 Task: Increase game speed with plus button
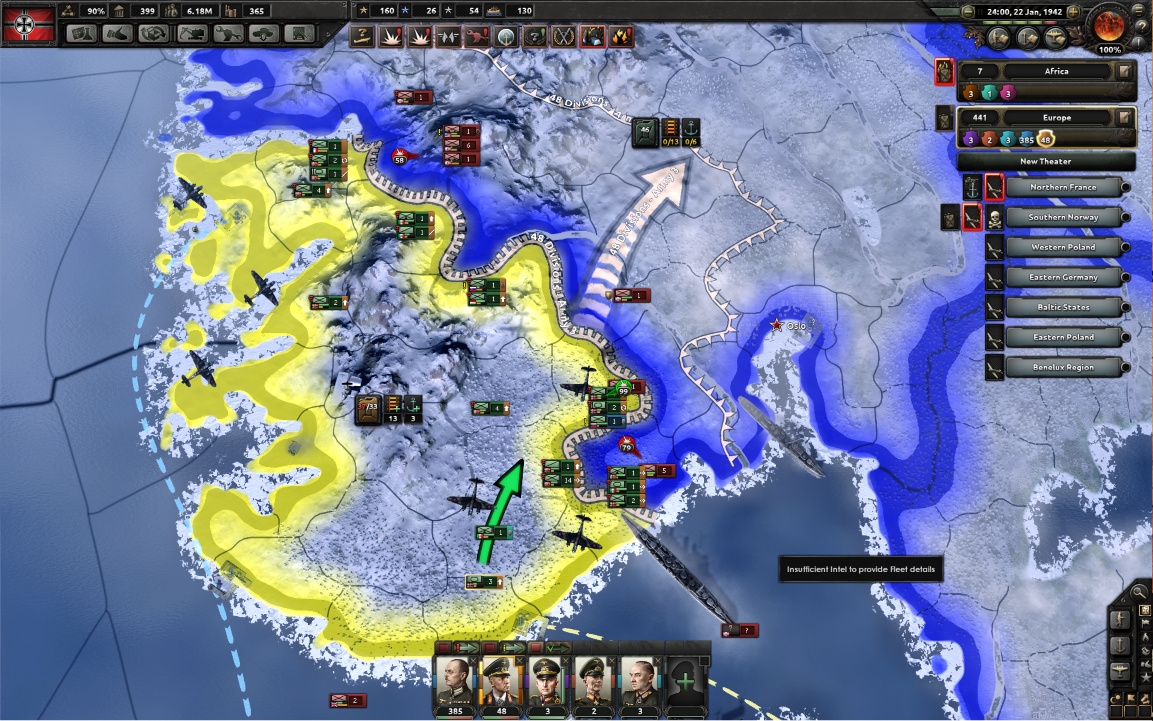1073,12
